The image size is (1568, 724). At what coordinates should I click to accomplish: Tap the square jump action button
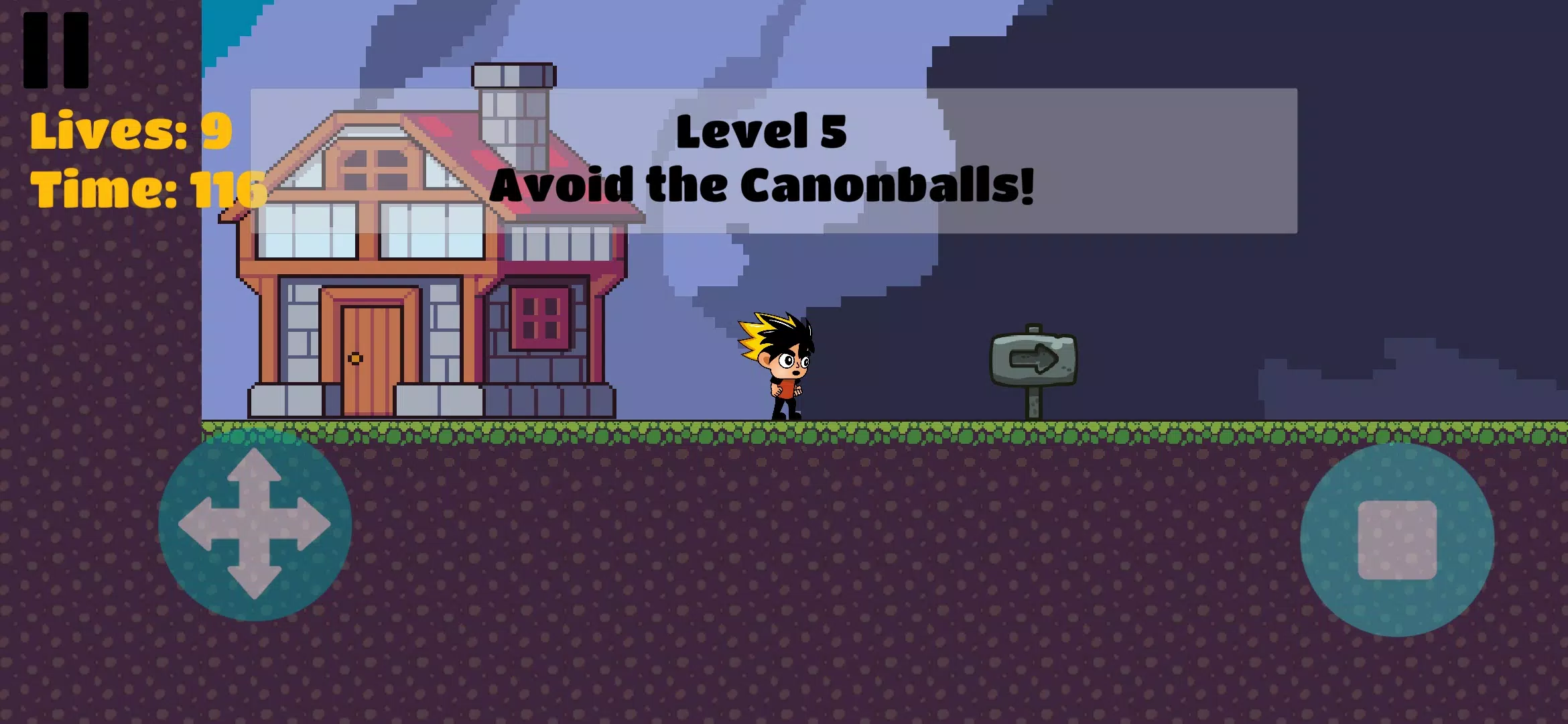coord(1397,540)
